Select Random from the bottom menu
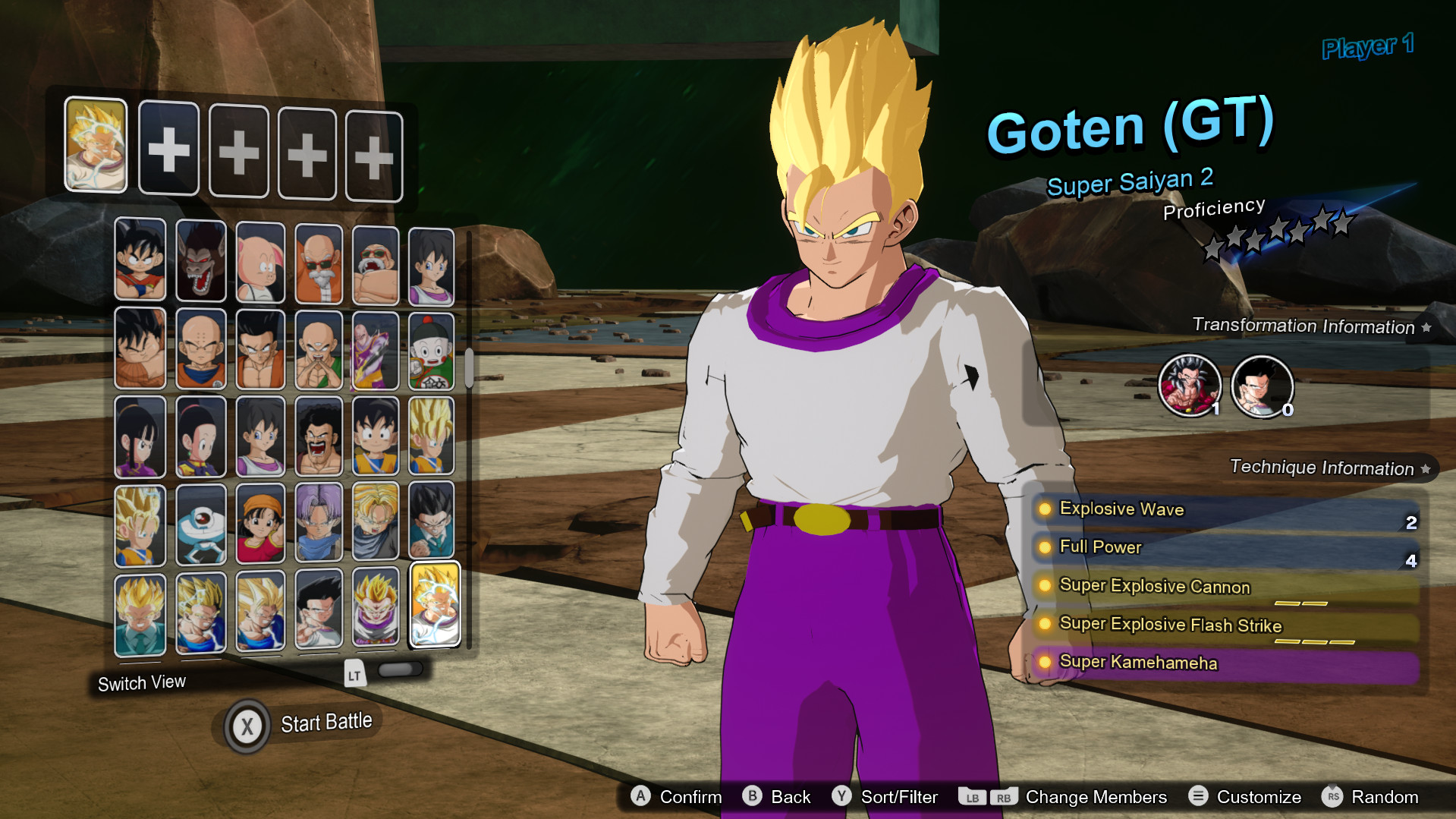Screen dimensions: 1456x819 1386,797
